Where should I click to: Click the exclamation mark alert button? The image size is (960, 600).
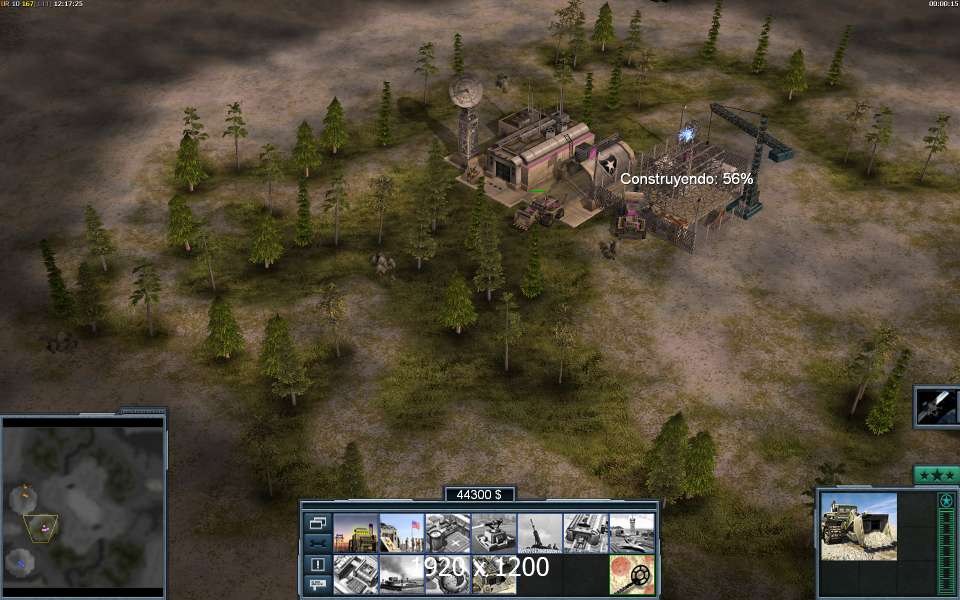pos(317,563)
